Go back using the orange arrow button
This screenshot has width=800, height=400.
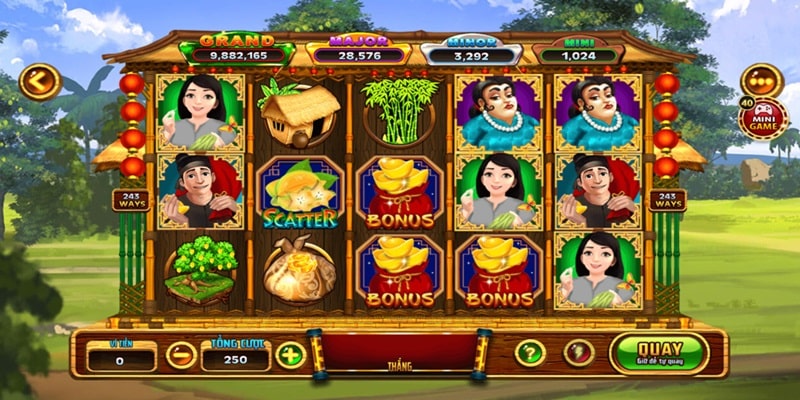pyautogui.click(x=40, y=82)
